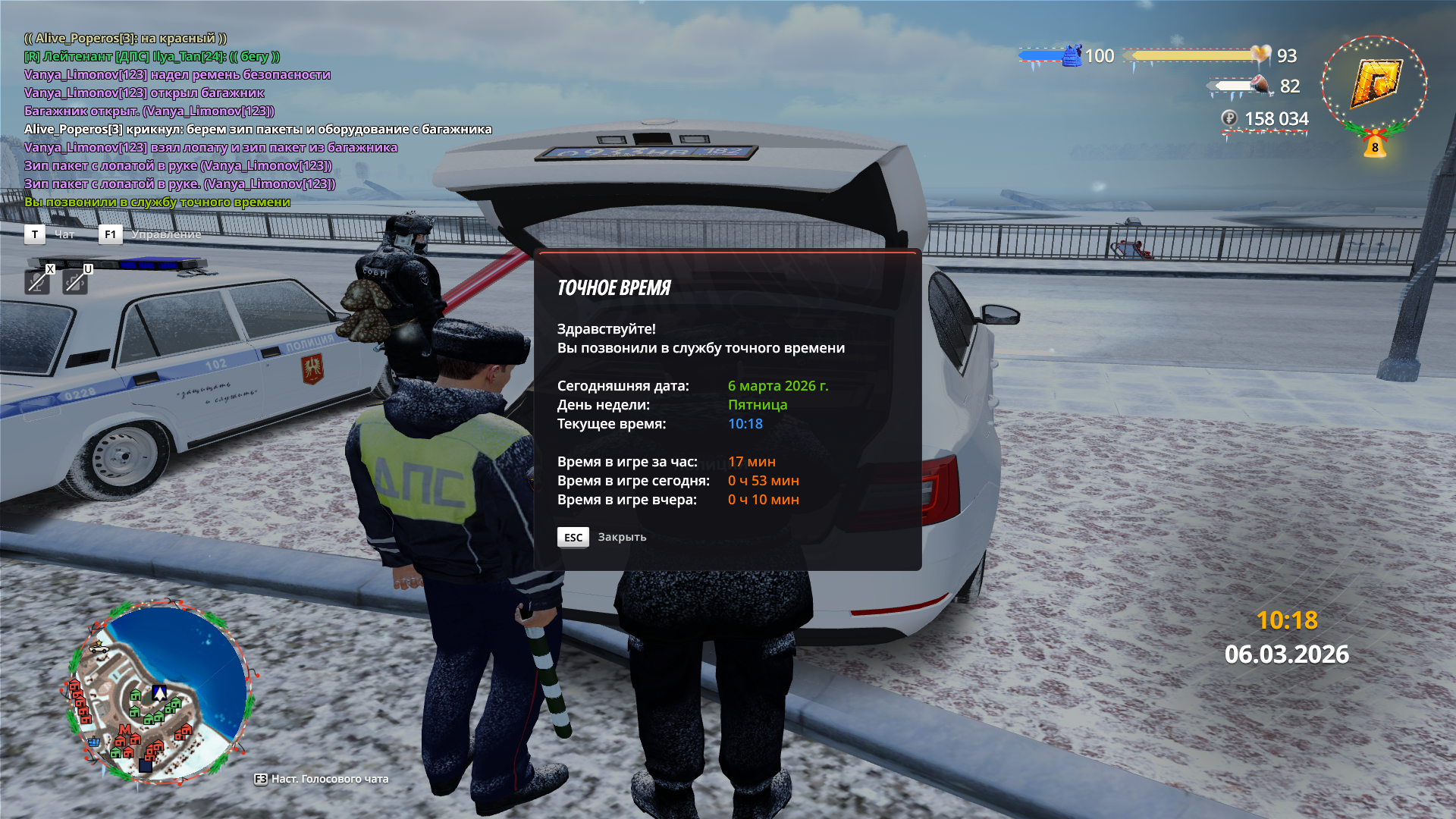Open the Управление controls help label
Screen dimensions: 1456x819
[x=166, y=234]
